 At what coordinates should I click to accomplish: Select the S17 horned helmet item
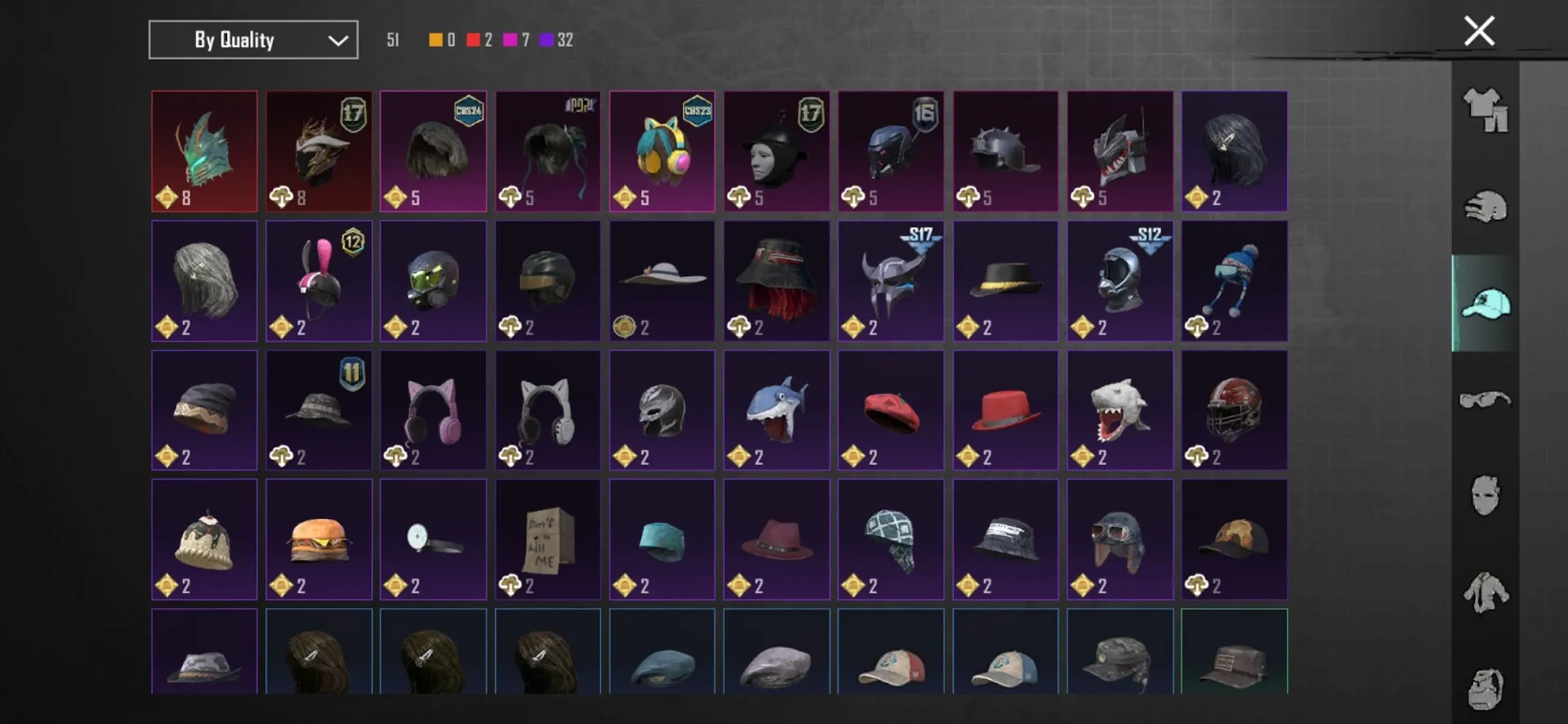tap(890, 280)
